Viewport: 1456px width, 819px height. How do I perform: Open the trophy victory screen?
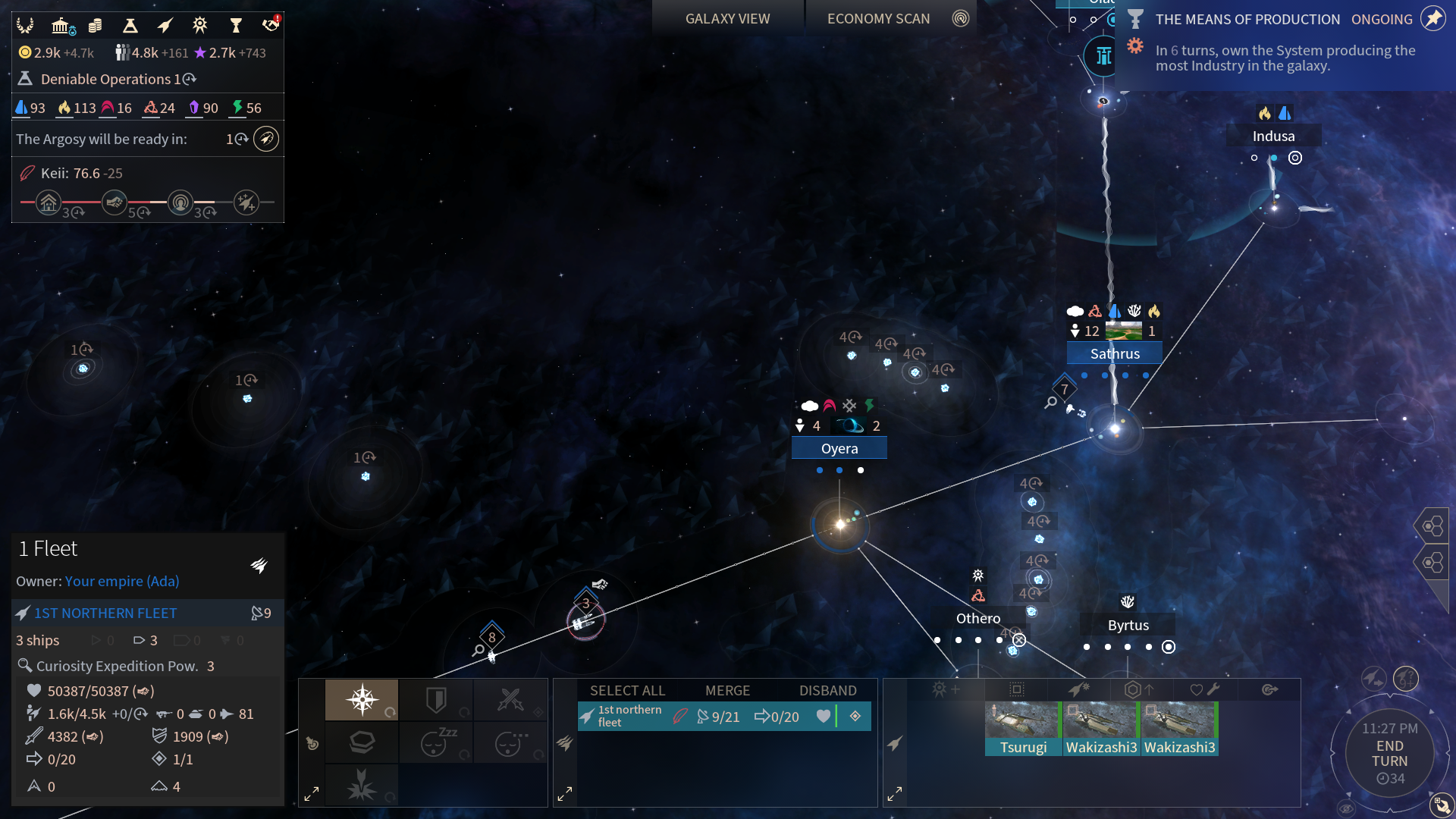tap(236, 26)
